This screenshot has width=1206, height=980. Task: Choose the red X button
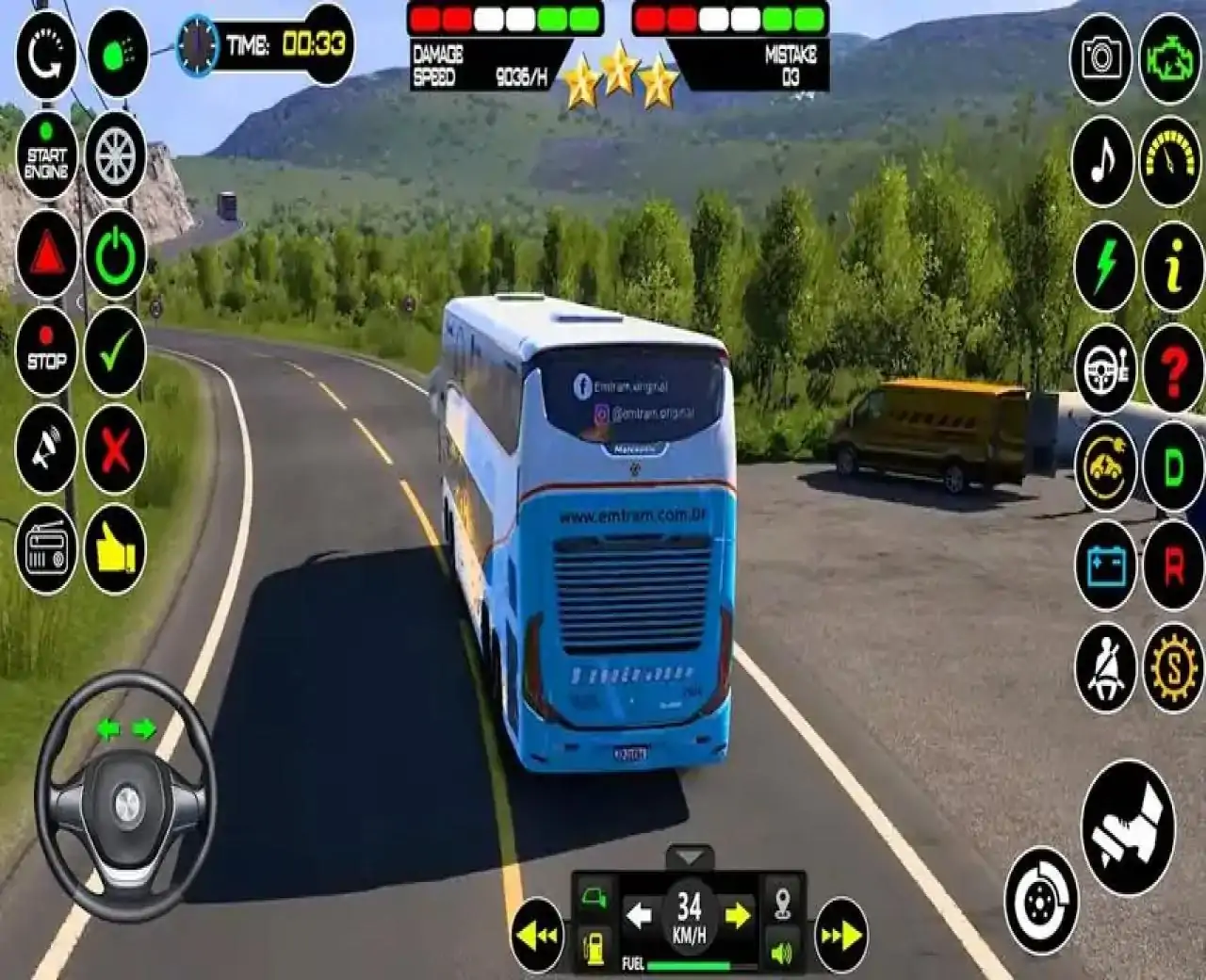click(115, 449)
